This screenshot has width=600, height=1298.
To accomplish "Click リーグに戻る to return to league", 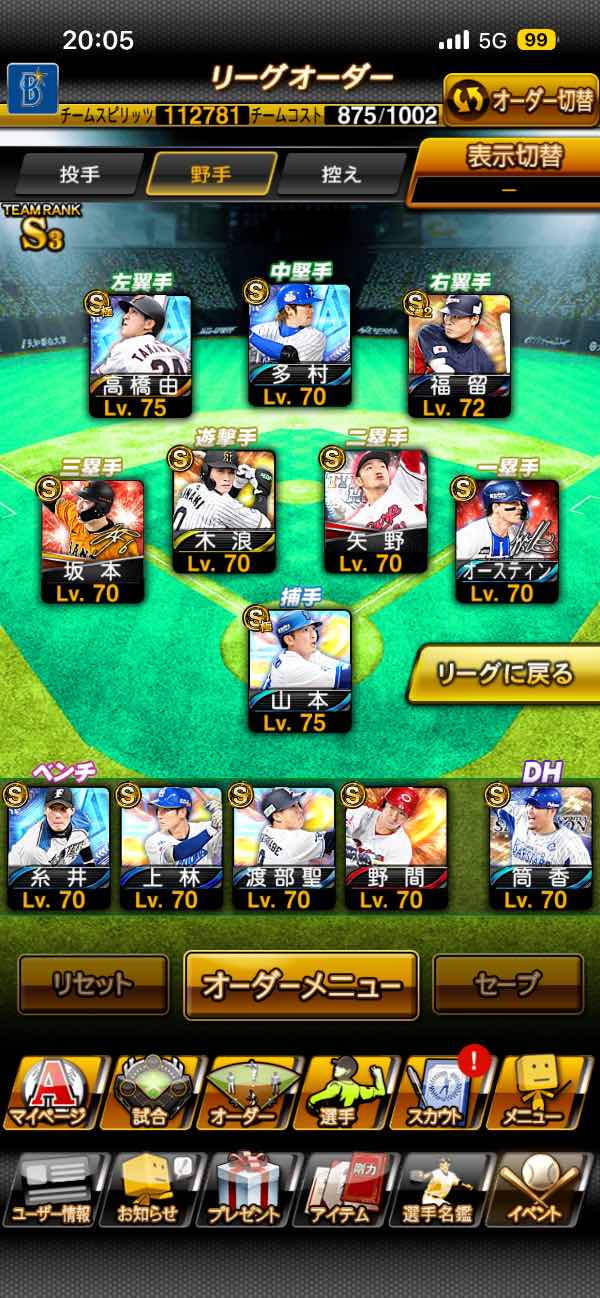I will tap(505, 674).
